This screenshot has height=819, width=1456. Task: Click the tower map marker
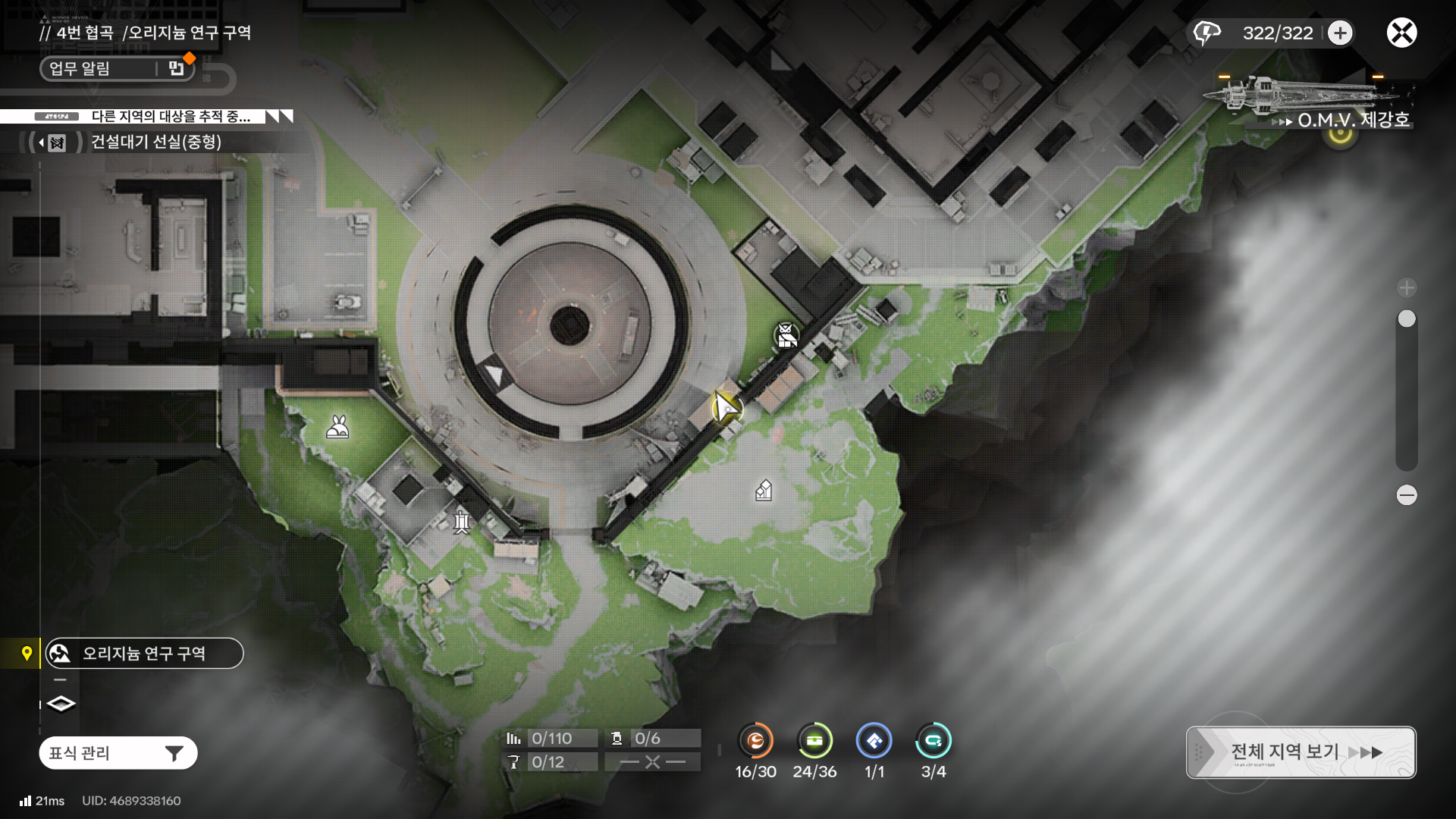click(x=462, y=521)
